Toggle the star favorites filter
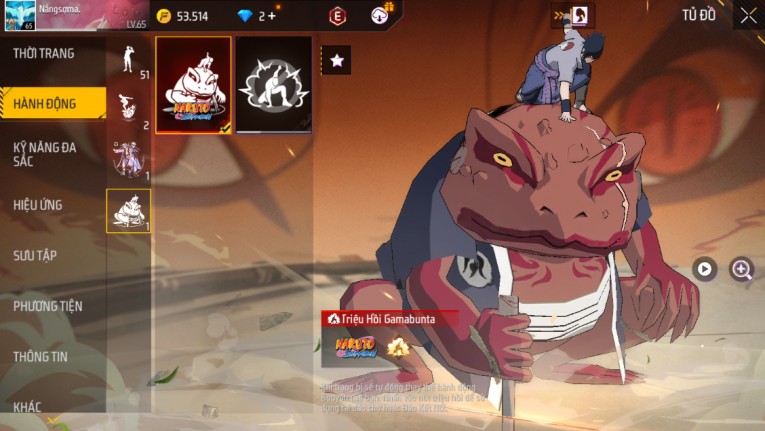The height and width of the screenshot is (431, 765). coord(336,61)
